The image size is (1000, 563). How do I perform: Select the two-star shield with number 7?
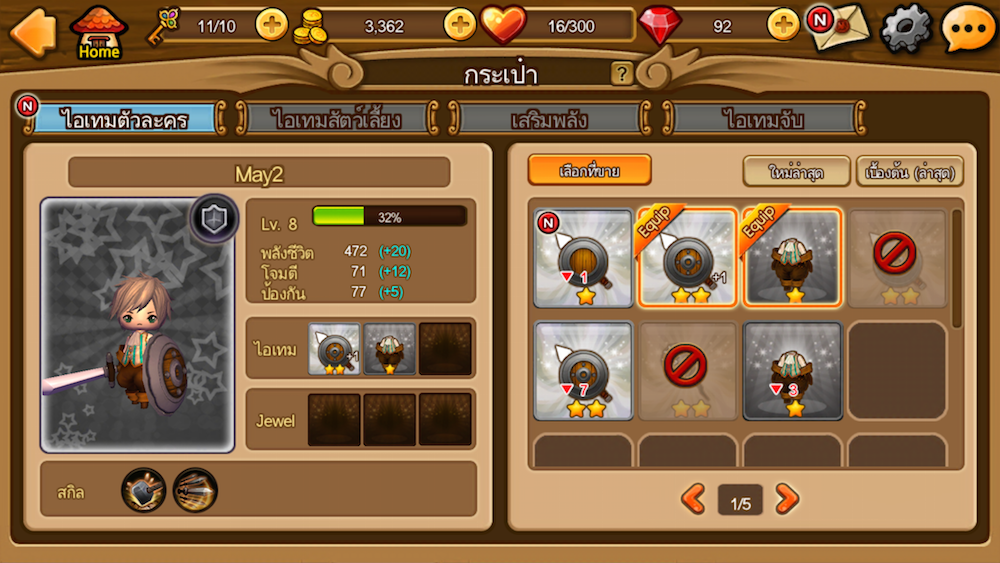tap(583, 370)
